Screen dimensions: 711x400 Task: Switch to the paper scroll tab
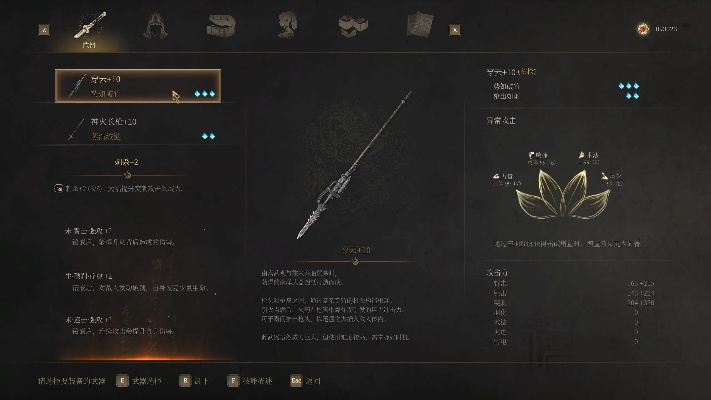(419, 24)
